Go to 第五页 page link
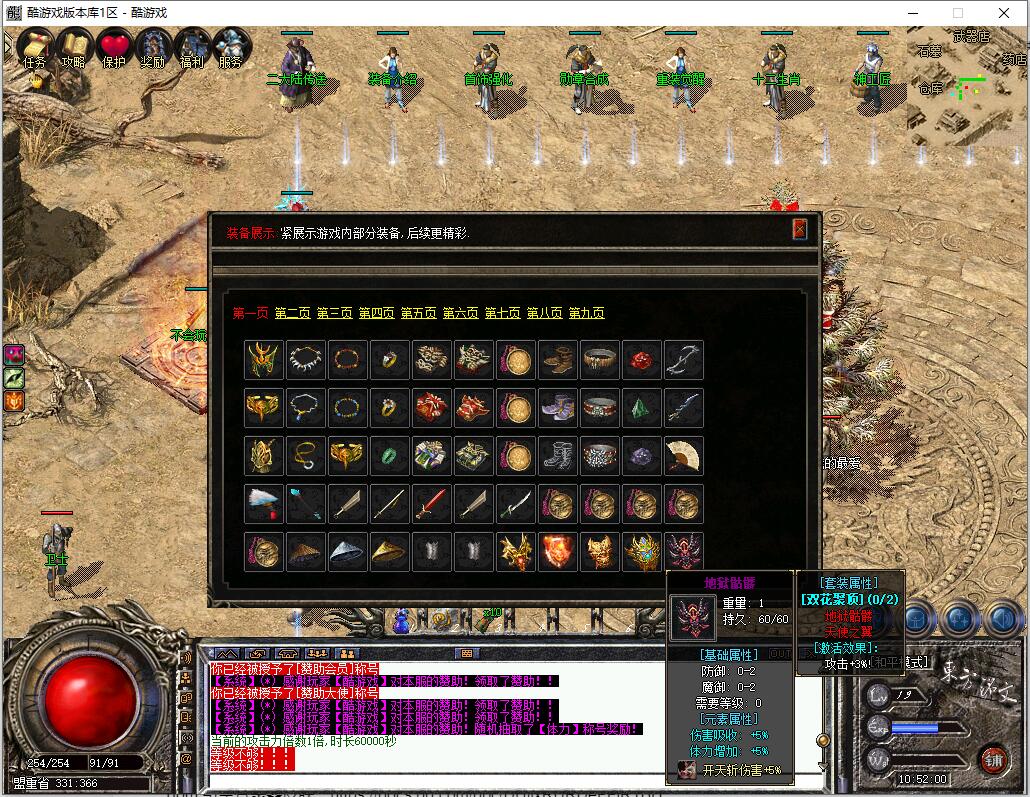 [418, 313]
